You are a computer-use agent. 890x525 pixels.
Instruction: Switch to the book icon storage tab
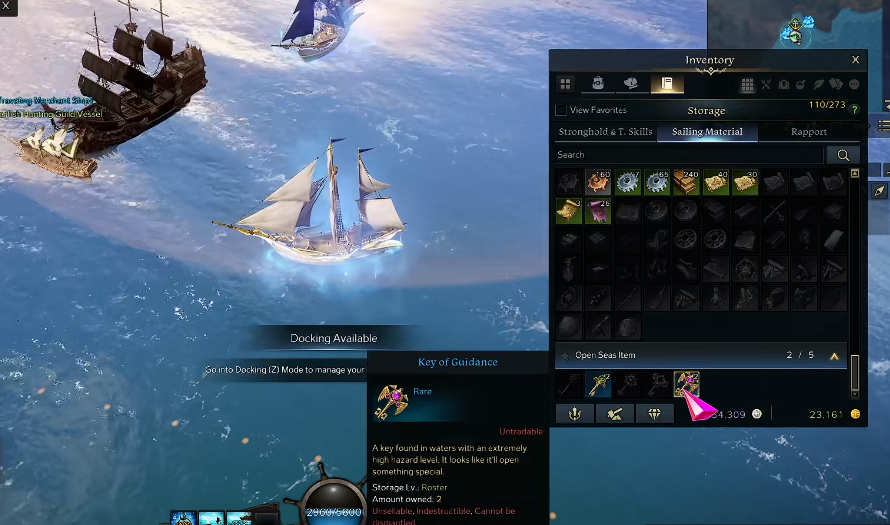point(661,84)
